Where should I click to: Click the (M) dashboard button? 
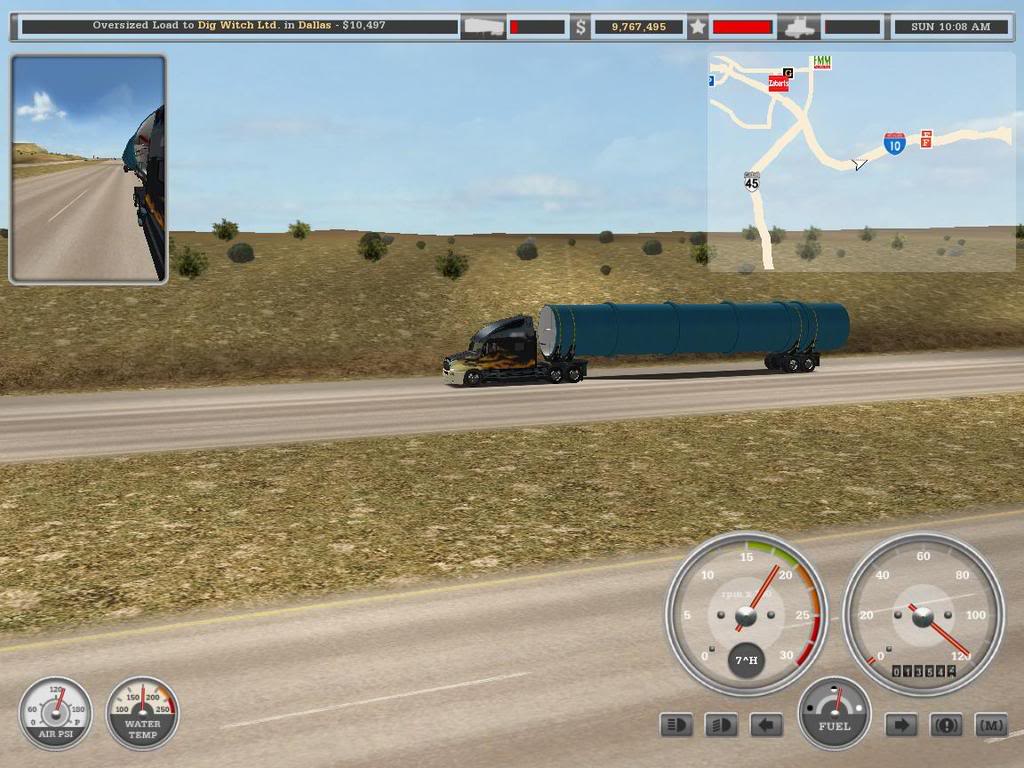click(x=990, y=725)
